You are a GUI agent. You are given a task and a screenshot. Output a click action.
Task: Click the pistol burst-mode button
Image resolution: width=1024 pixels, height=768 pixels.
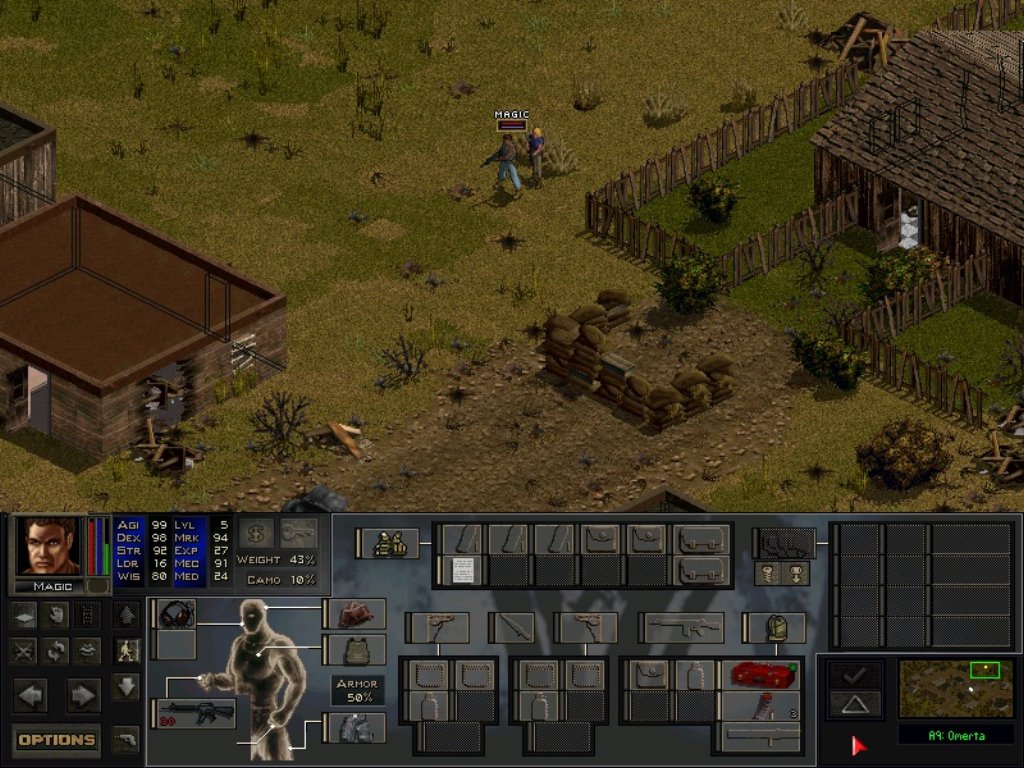[126, 740]
